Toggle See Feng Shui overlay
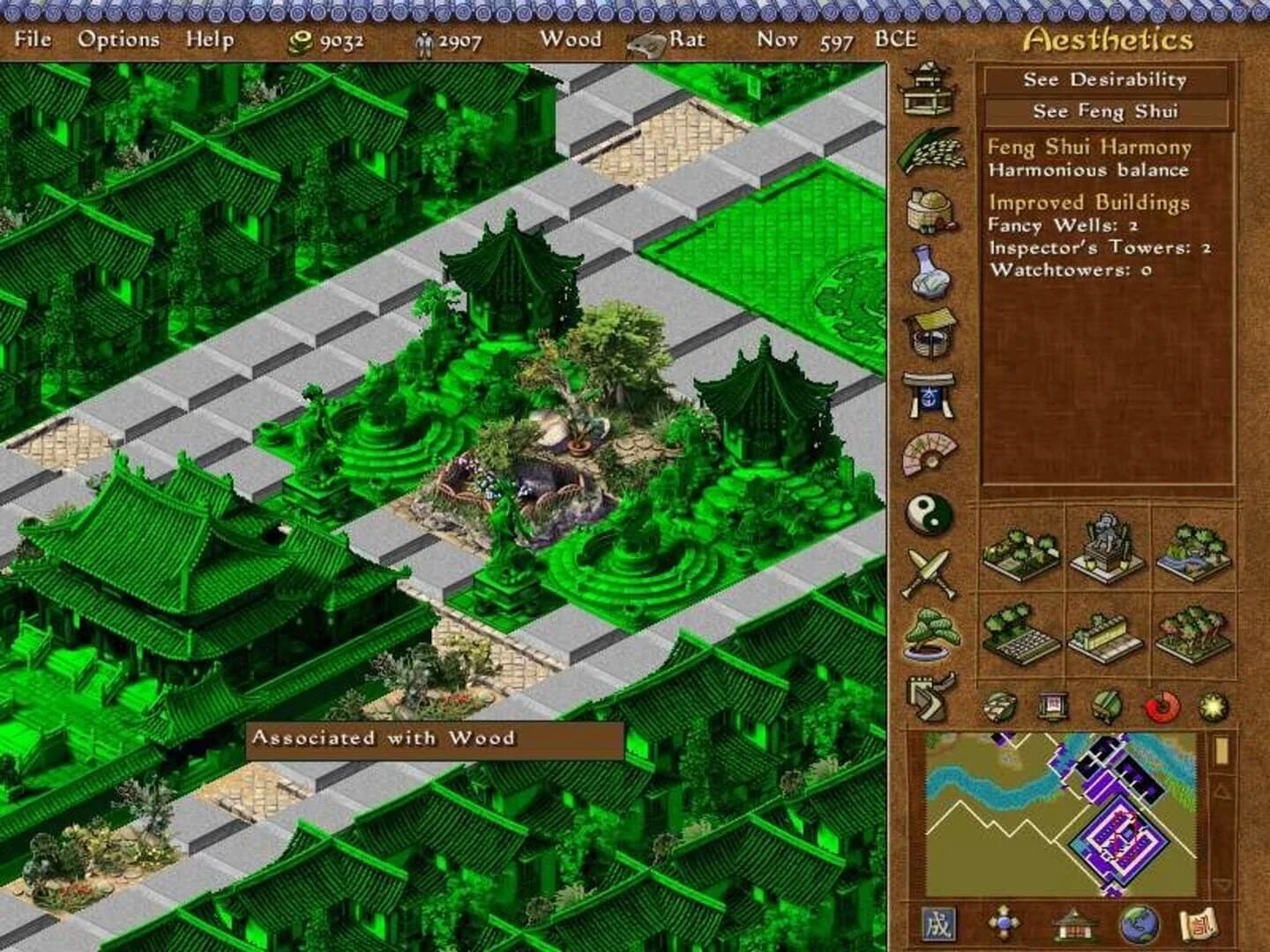This screenshot has width=1270, height=952. click(1105, 112)
